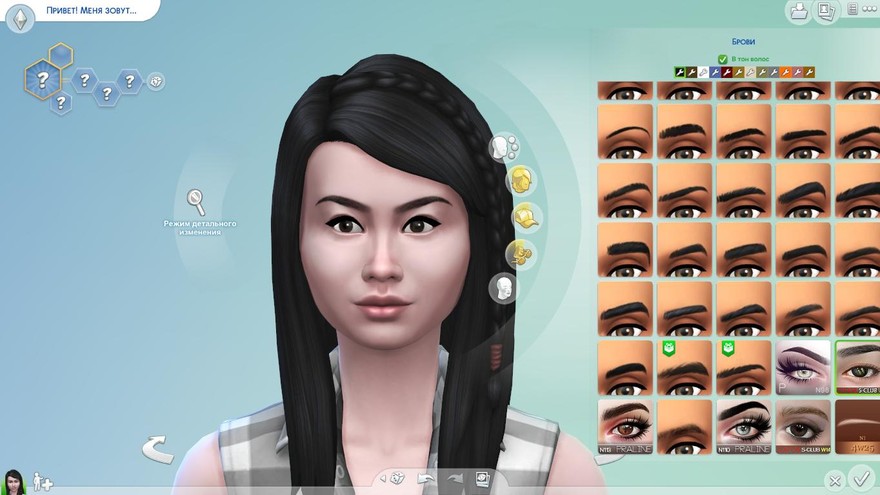Select the large aspiration hexagon
Viewport: 880px width, 495px height.
tap(42, 80)
